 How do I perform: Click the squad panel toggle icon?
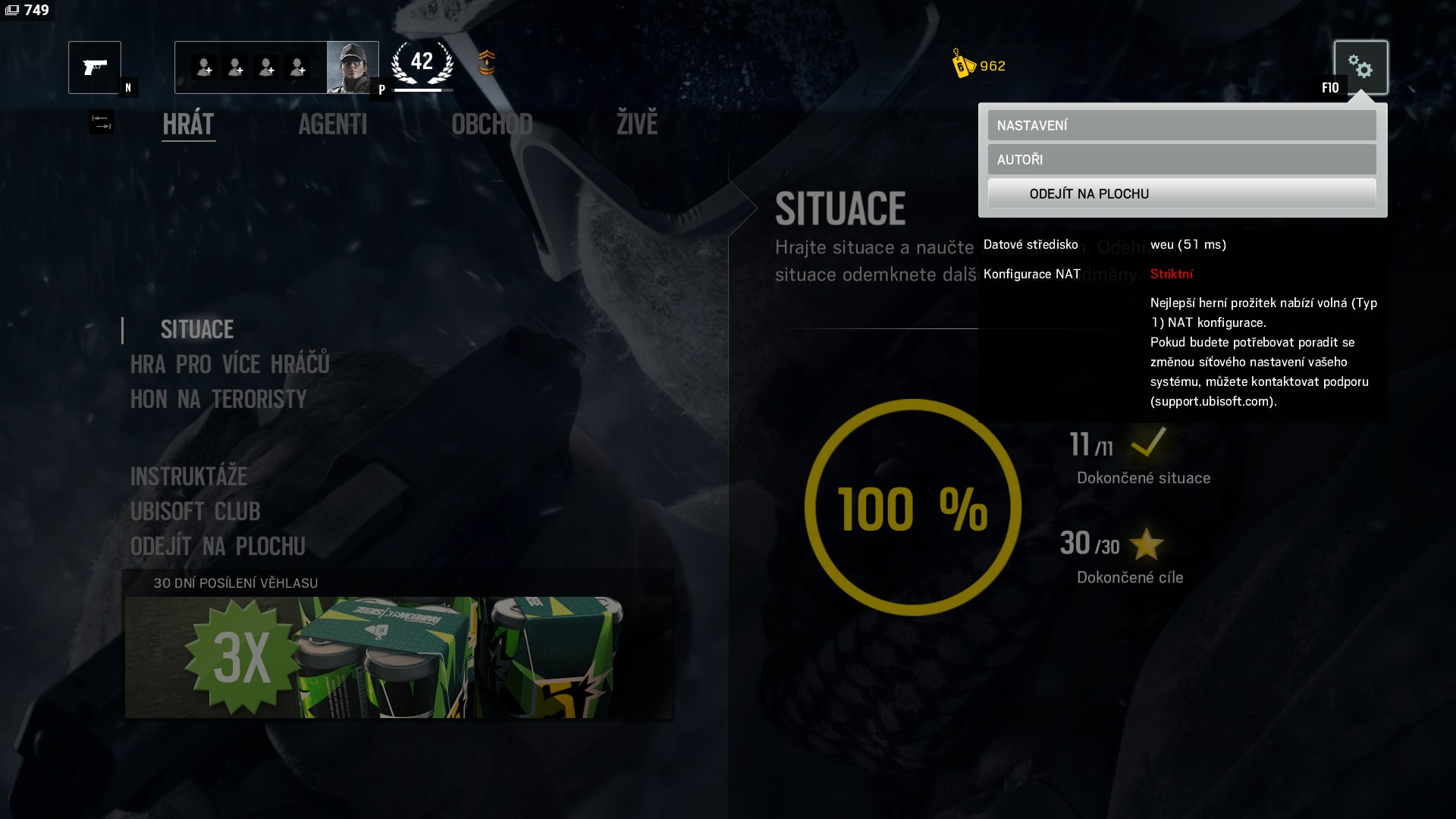pyautogui.click(x=101, y=122)
